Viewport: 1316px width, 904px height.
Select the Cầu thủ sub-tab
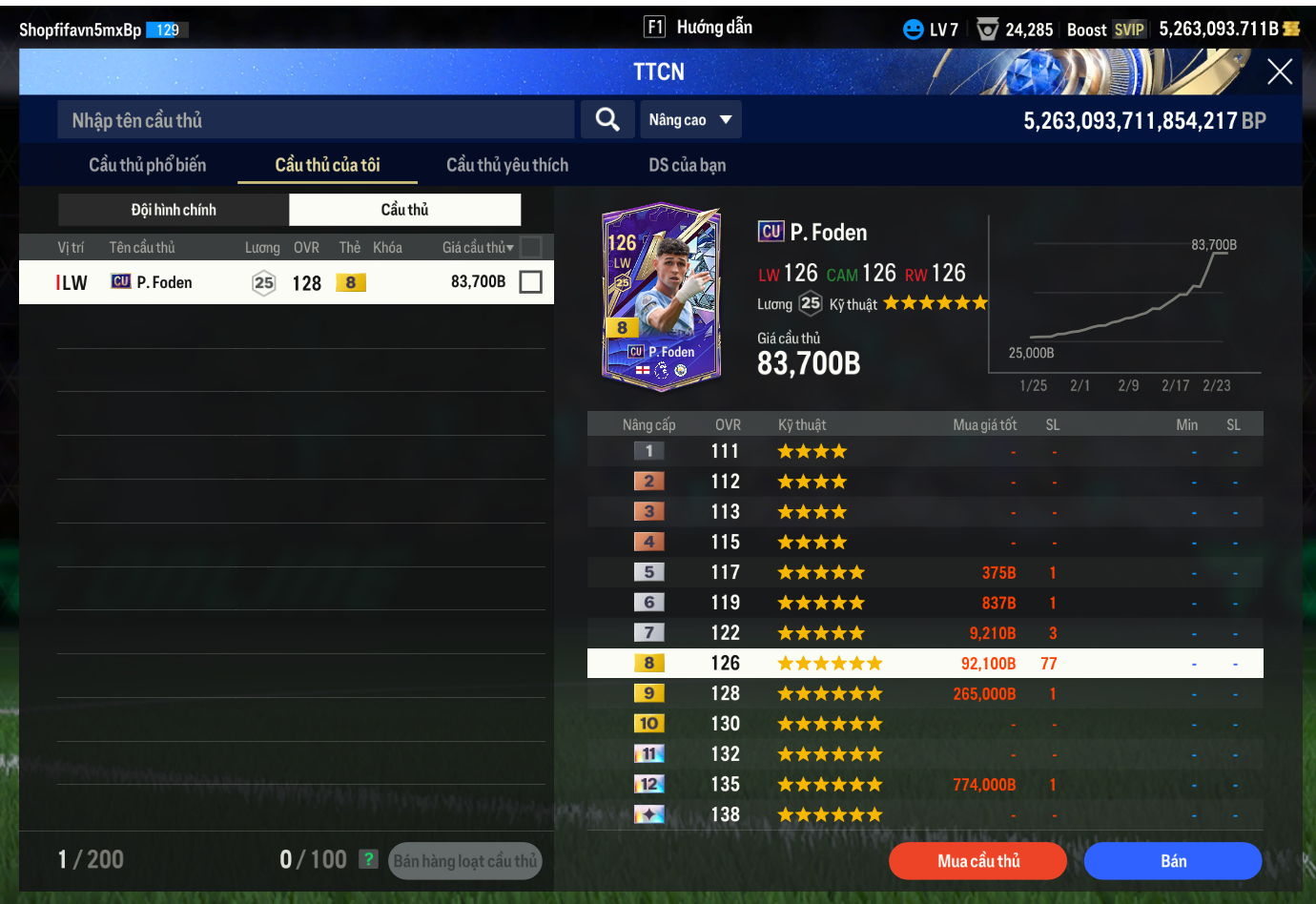[x=404, y=210]
